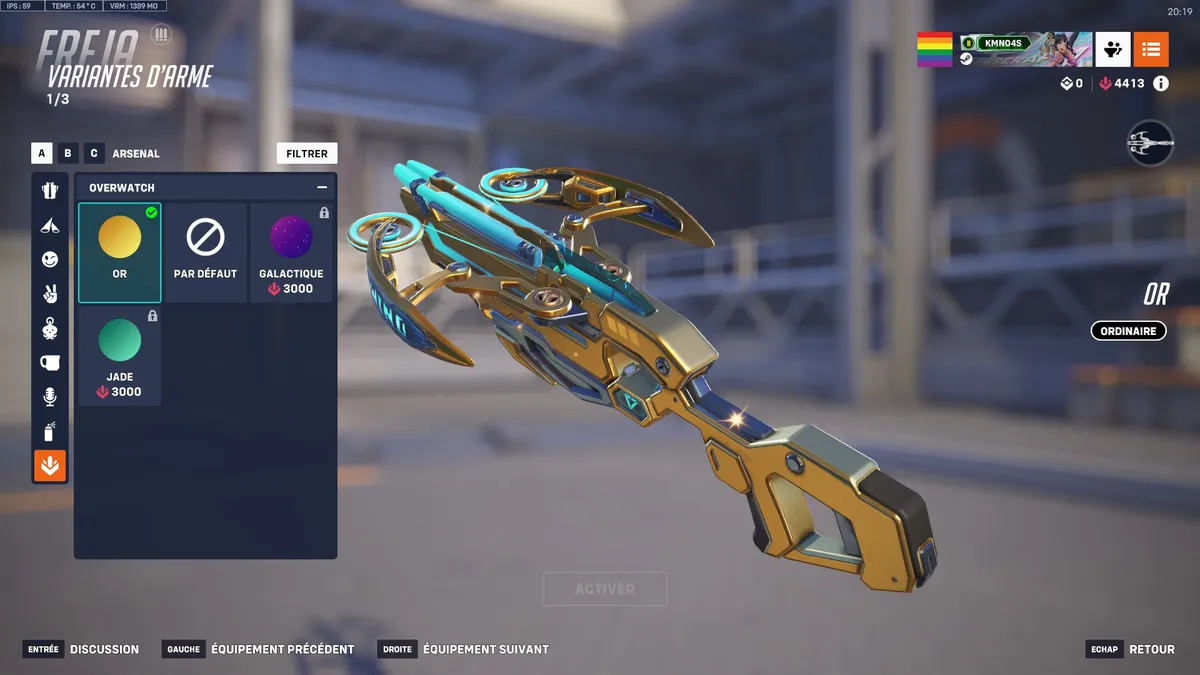The width and height of the screenshot is (1200, 675).
Task: Select the Or gold weapon variant
Action: pyautogui.click(x=120, y=252)
